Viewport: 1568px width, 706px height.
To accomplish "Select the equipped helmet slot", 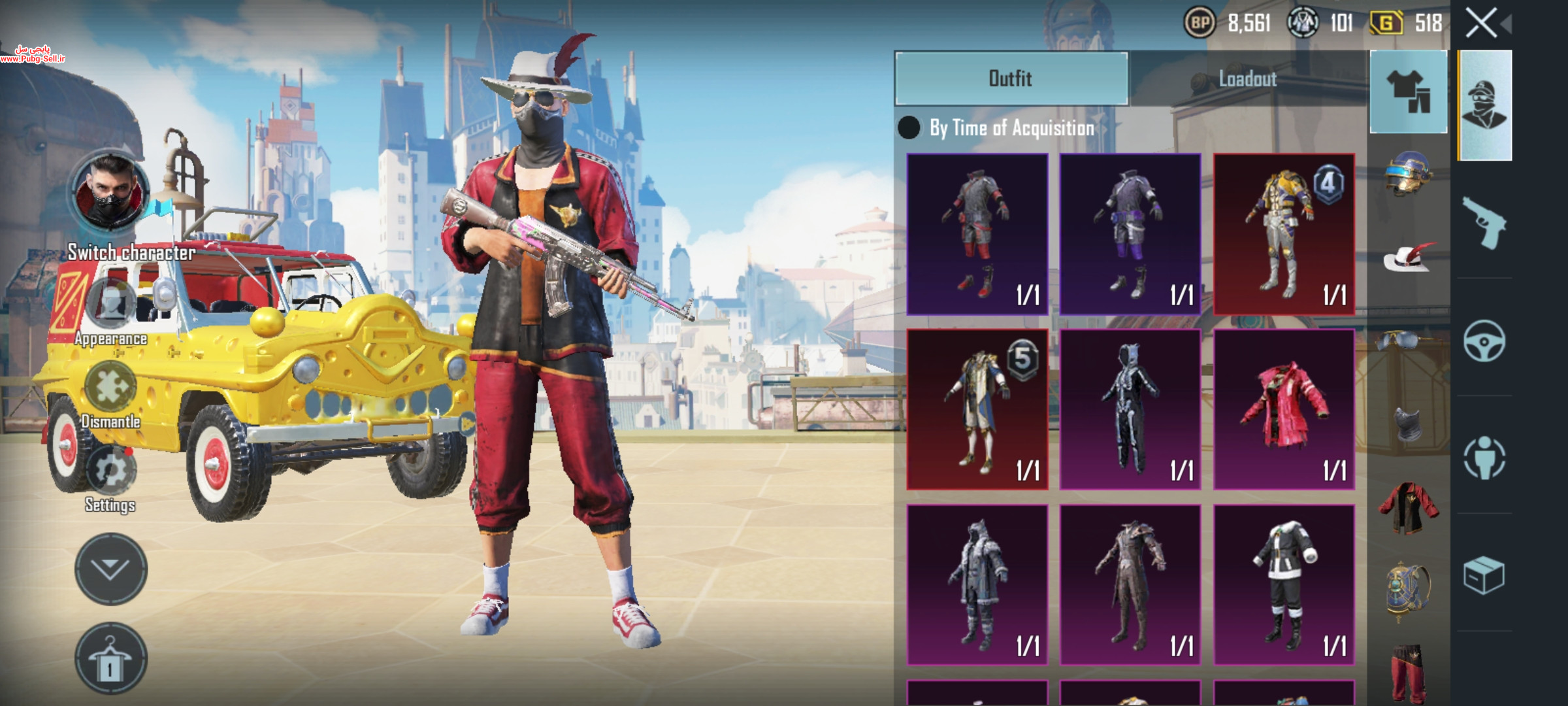I will click(1408, 175).
